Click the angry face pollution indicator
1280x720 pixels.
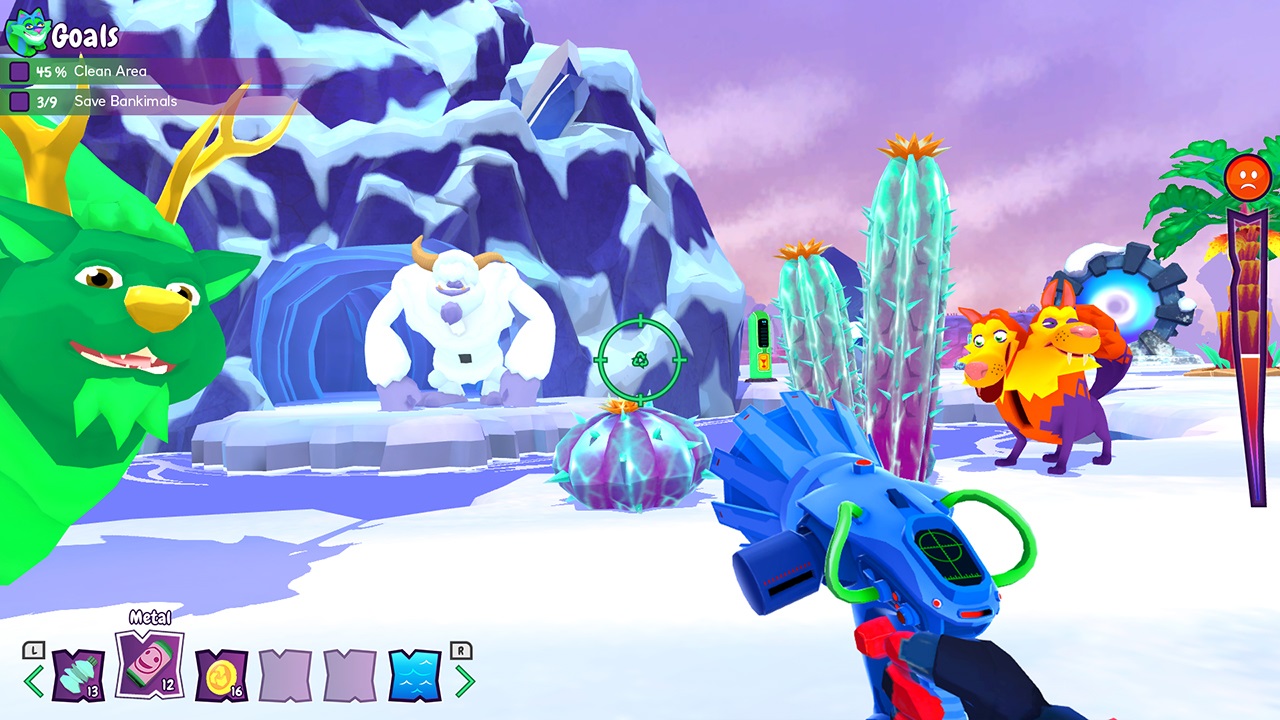pos(1245,177)
